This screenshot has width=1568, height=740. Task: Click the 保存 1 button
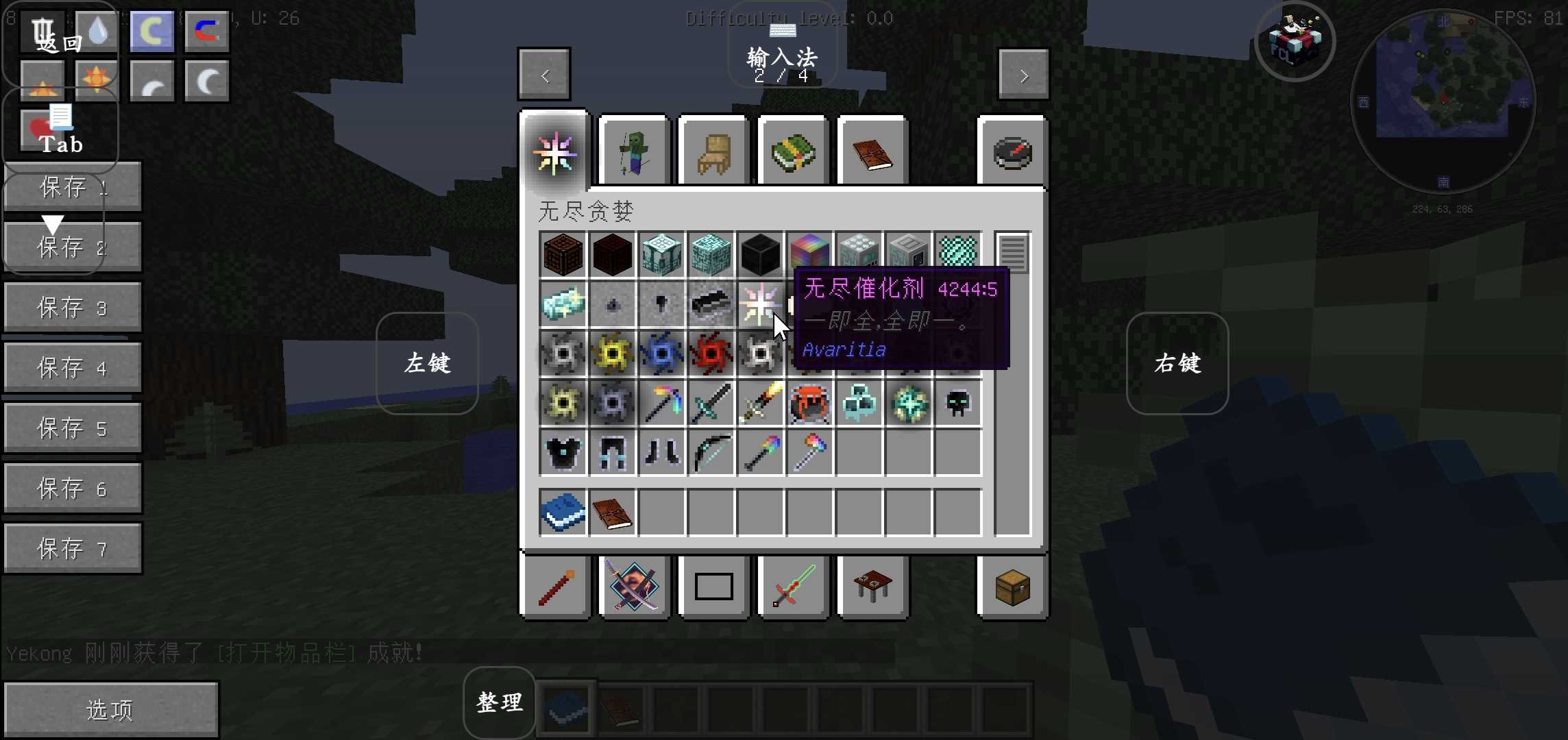point(73,187)
